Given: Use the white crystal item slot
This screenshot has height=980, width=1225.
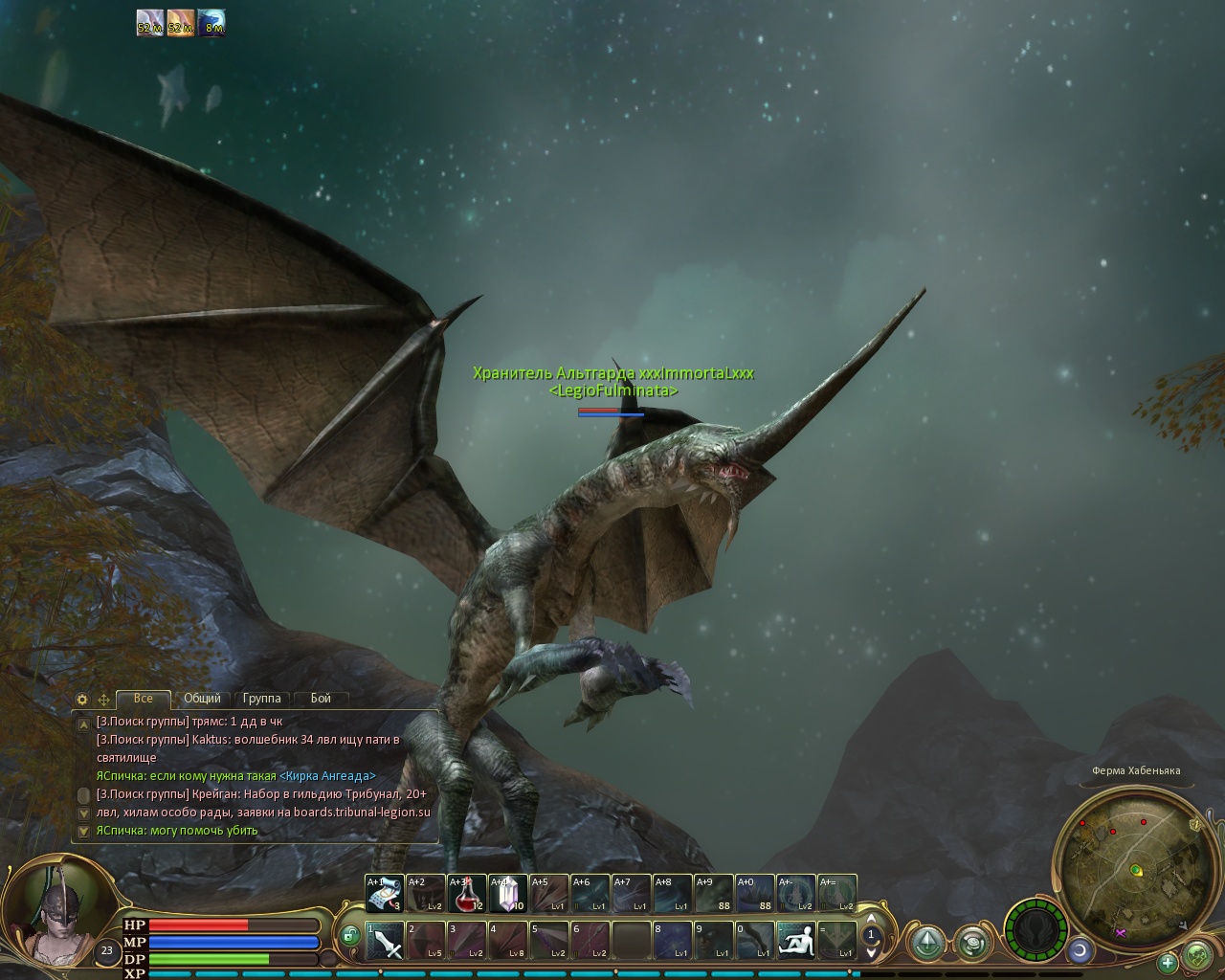Looking at the screenshot, I should 507,894.
